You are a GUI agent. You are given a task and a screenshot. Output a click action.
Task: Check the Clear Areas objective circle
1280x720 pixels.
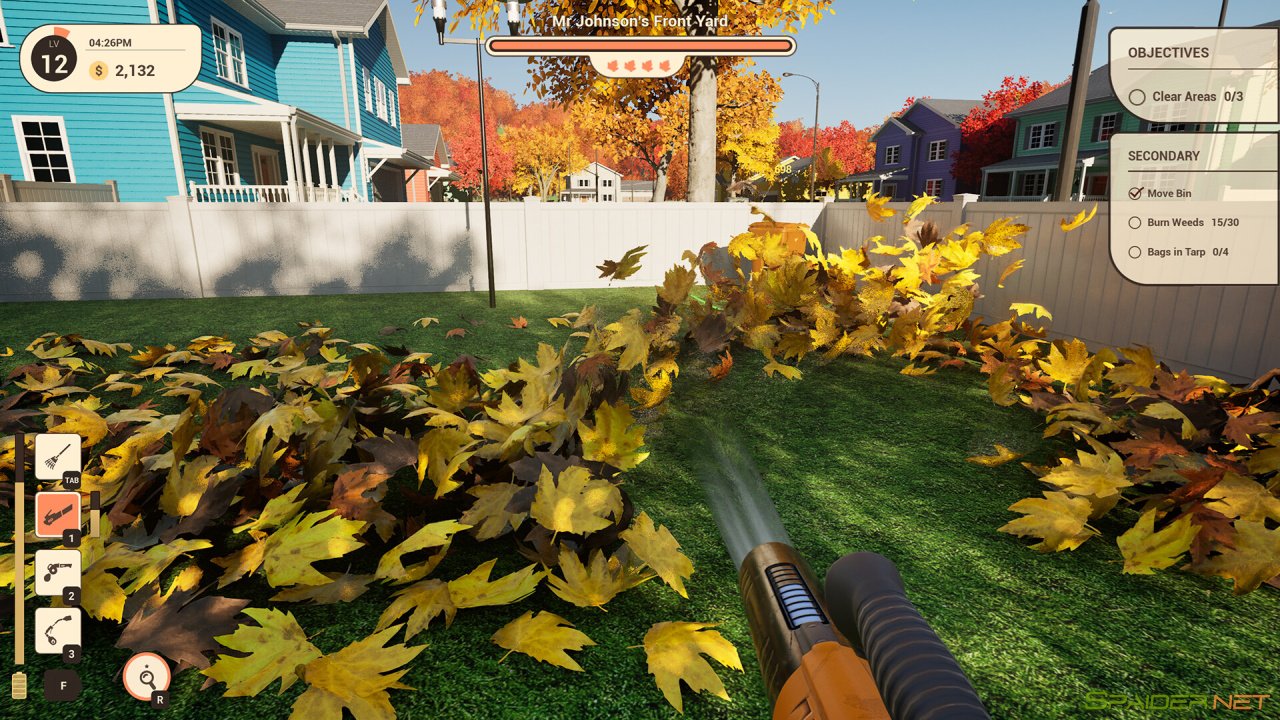tap(1138, 97)
